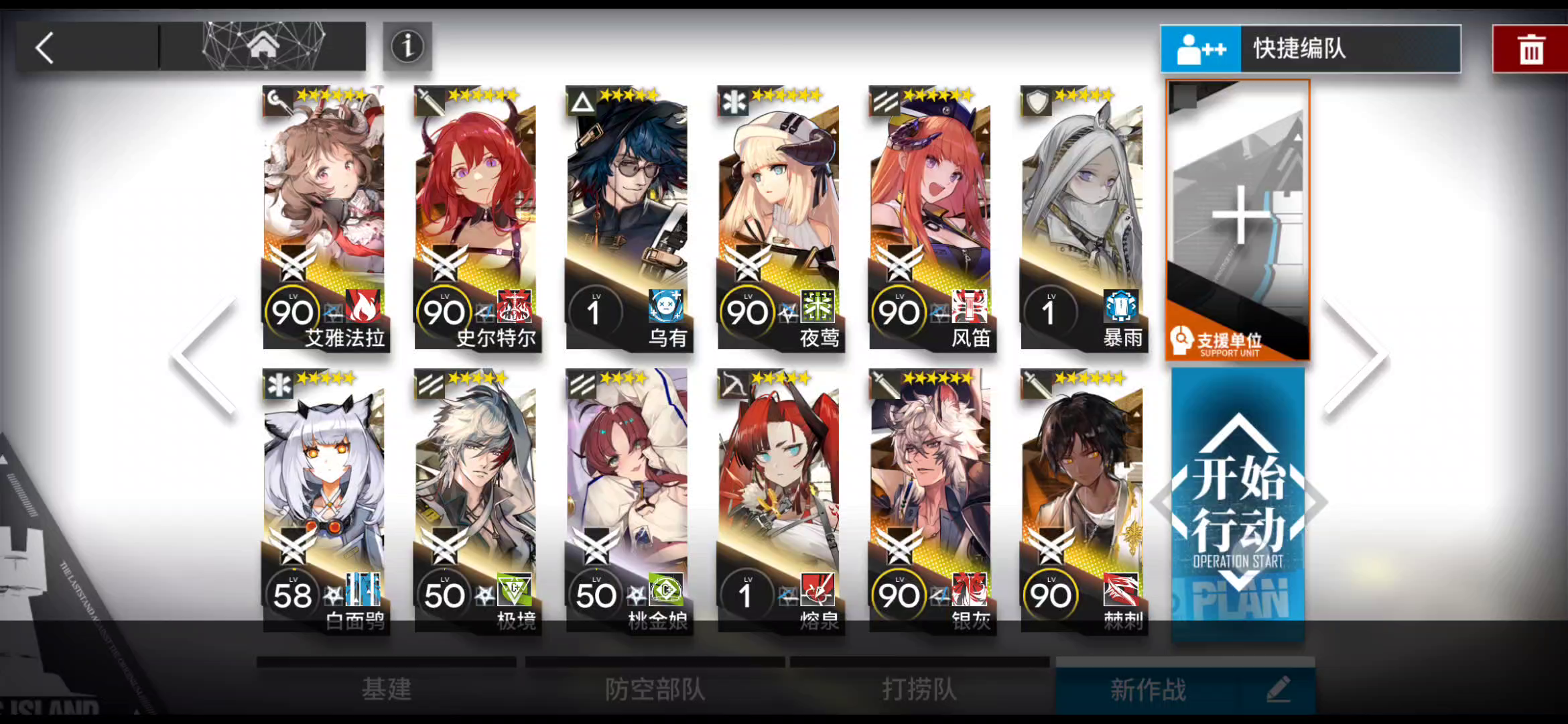Pick the 极境 operator card
This screenshot has height=724, width=1568.
[x=476, y=501]
